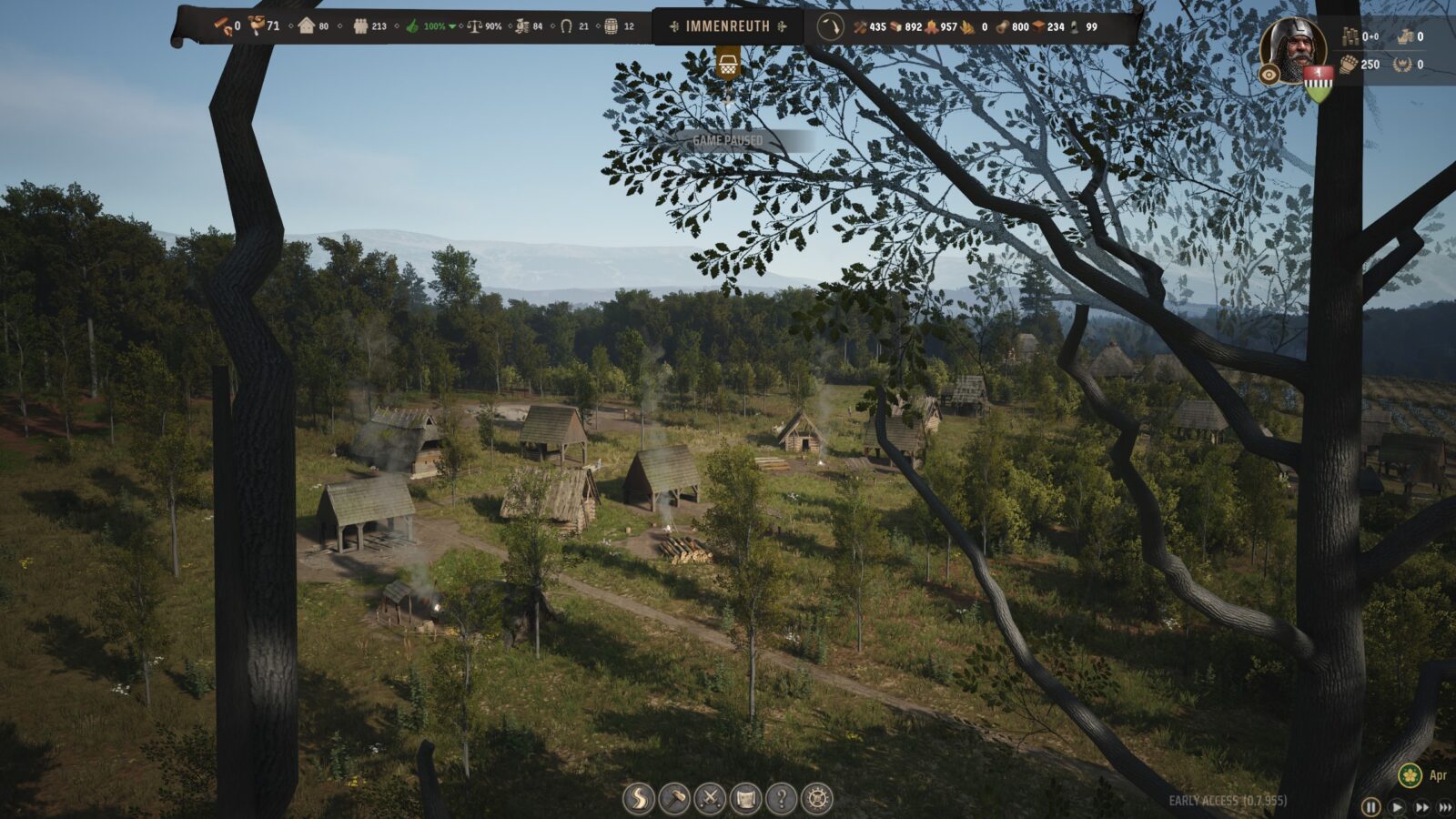Set game speed to double fast-forward
The width and height of the screenshot is (1456, 819).
1421,806
